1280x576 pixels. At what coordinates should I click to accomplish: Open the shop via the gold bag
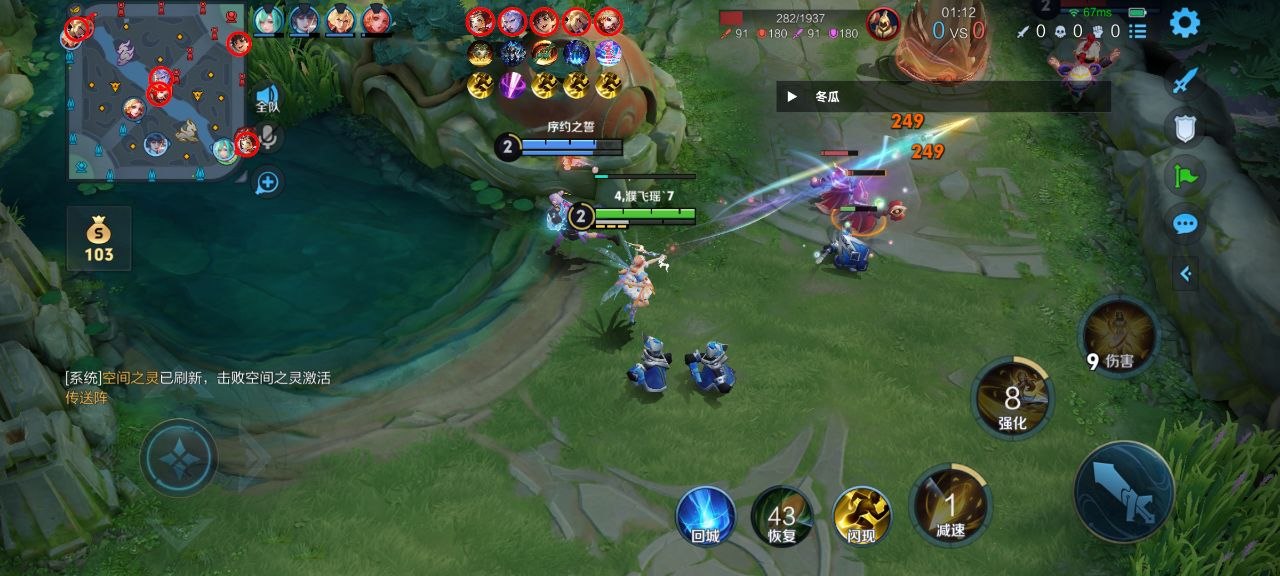coord(99,239)
